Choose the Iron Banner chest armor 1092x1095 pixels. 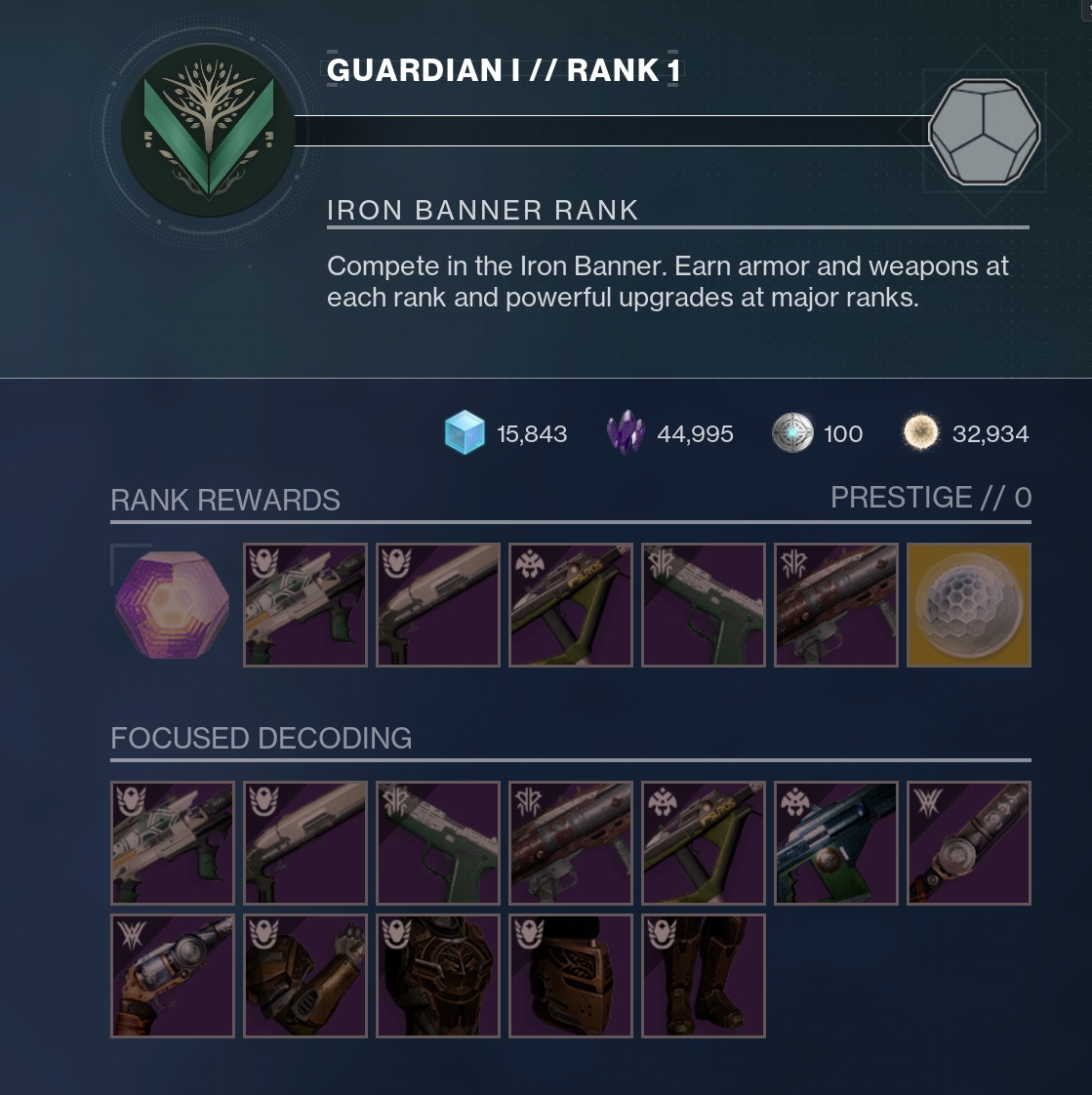[437, 976]
